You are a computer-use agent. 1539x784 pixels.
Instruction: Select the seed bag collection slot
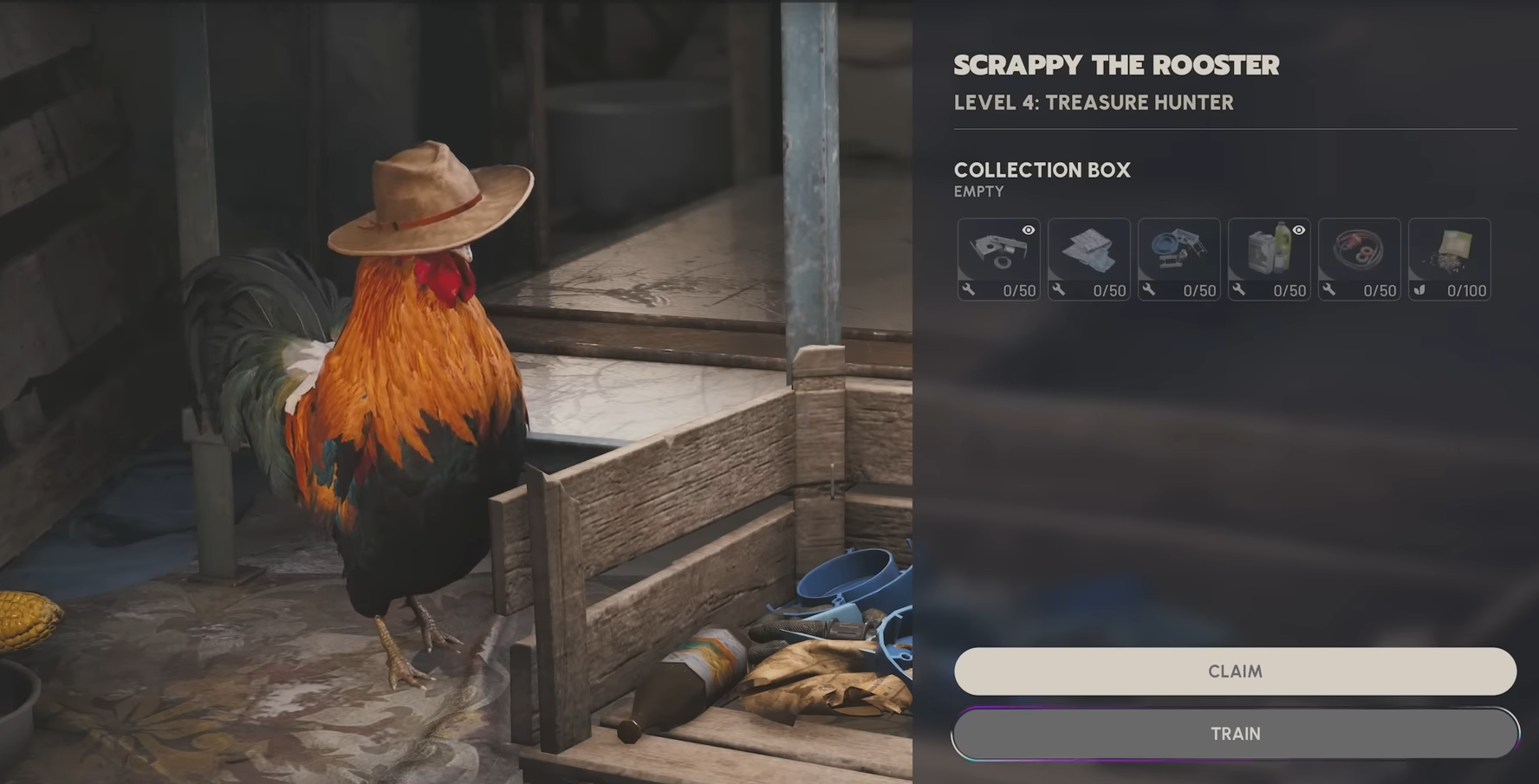pos(1450,256)
